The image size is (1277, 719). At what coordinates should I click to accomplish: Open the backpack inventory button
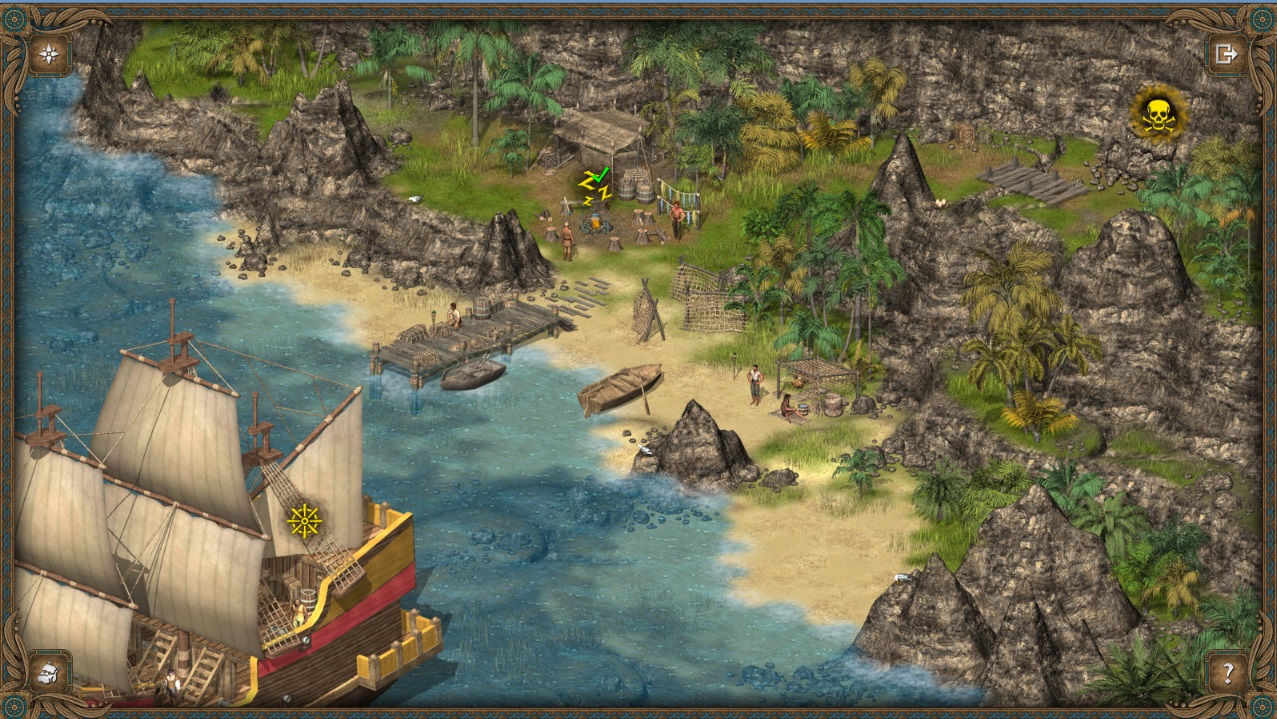click(x=47, y=672)
